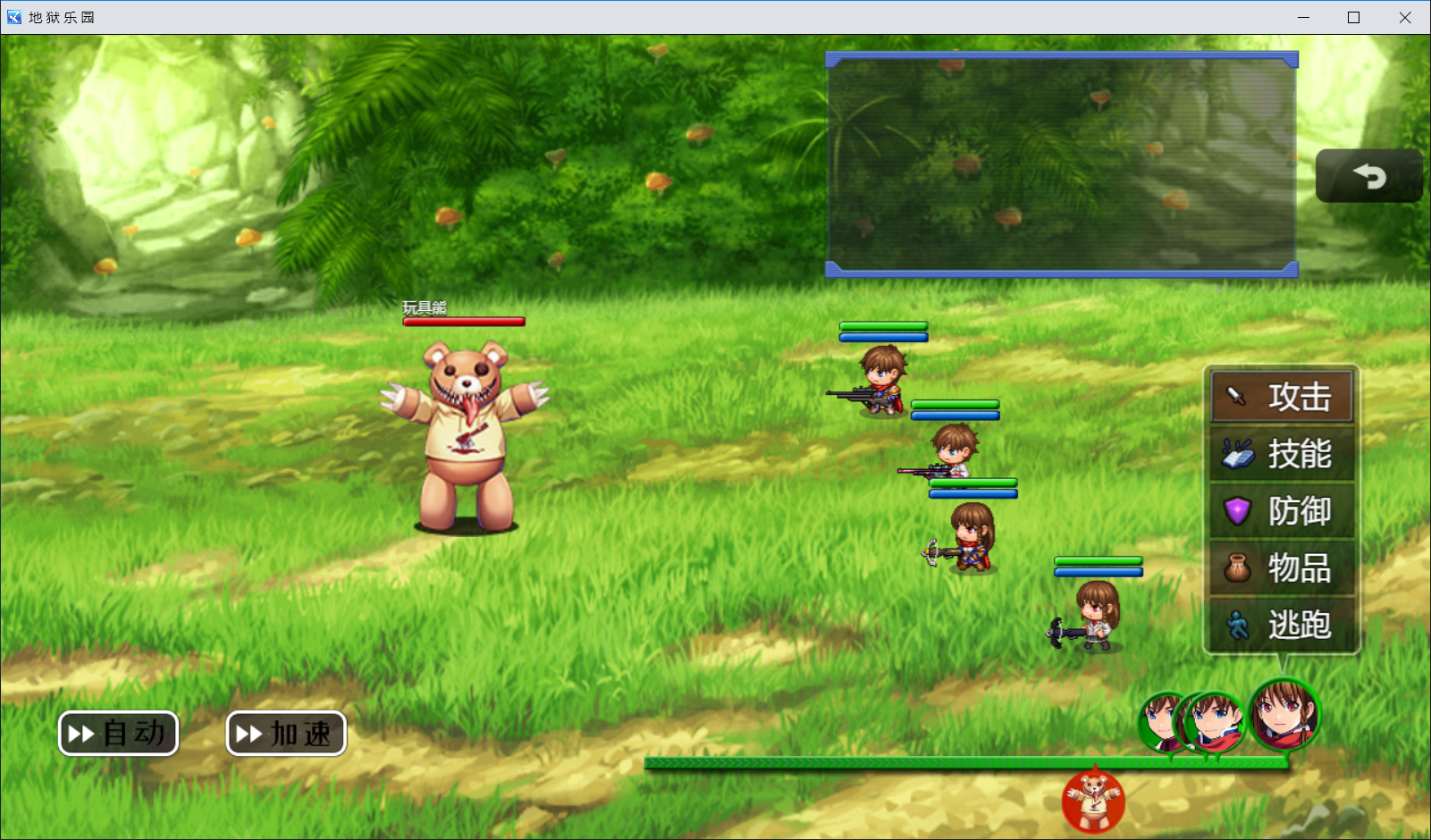This screenshot has width=1431, height=840.
Task: Click the curved-arrow back button
Action: pos(1368,176)
